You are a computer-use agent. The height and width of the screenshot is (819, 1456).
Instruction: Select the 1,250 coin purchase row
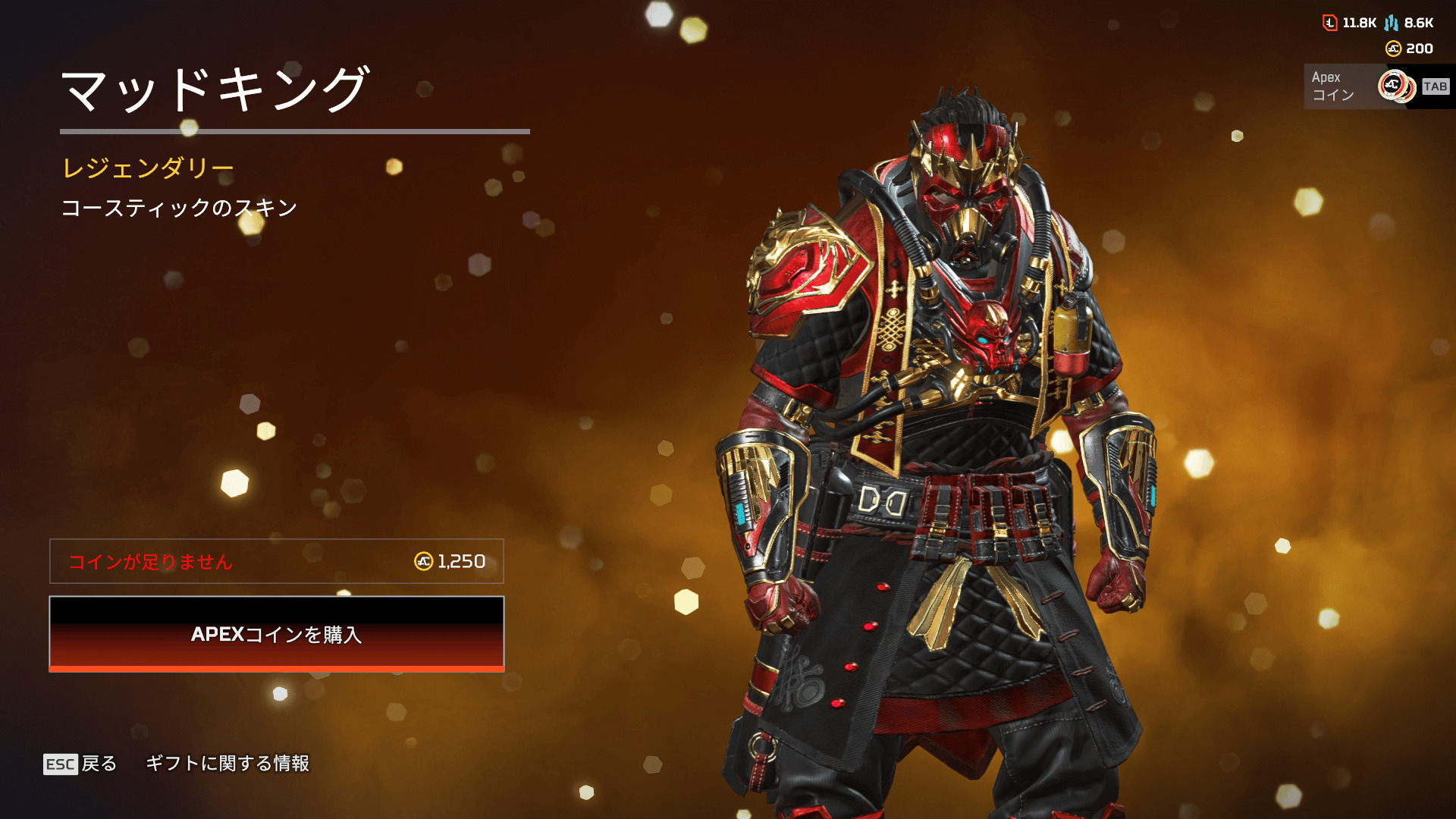(x=277, y=561)
